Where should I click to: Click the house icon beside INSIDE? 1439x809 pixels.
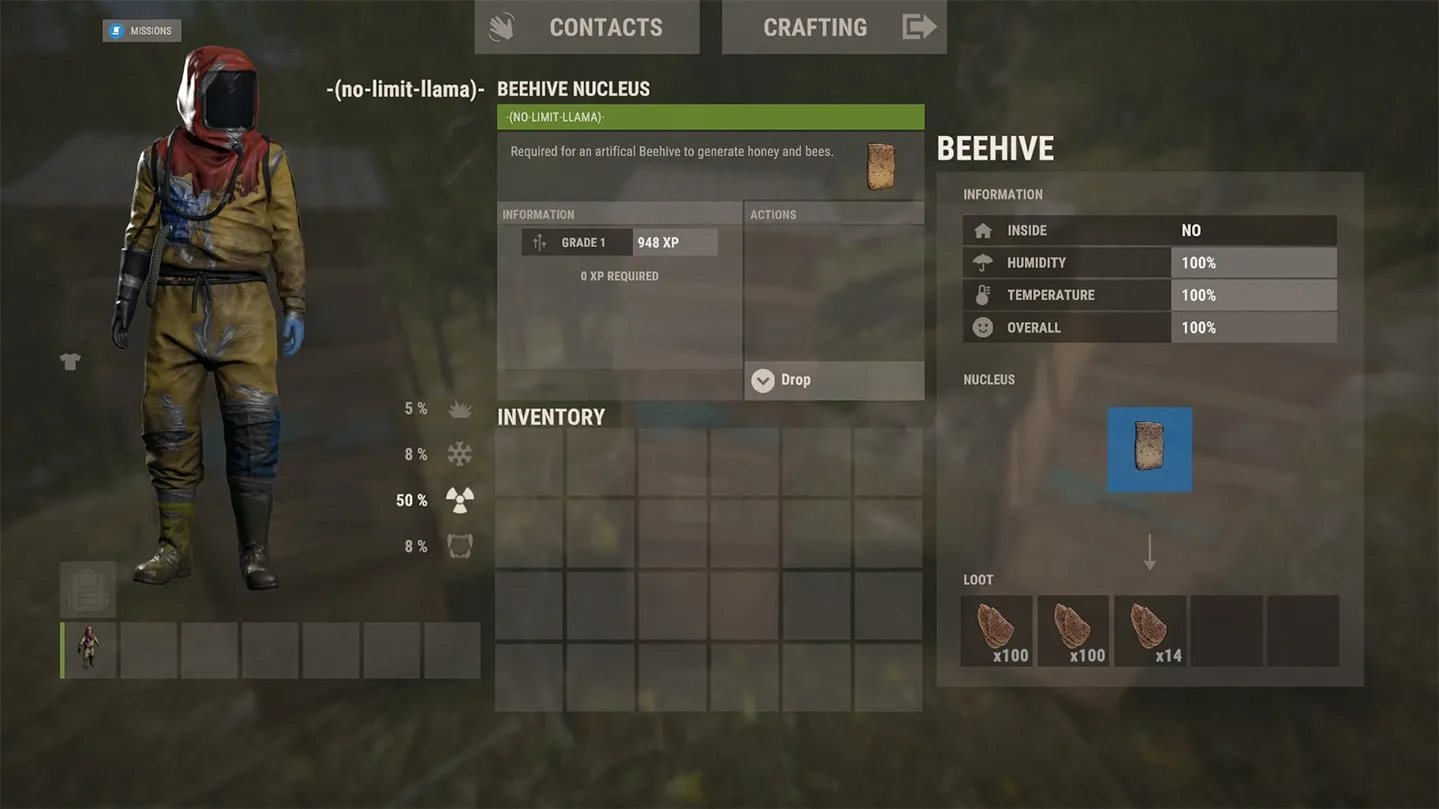tap(981, 230)
